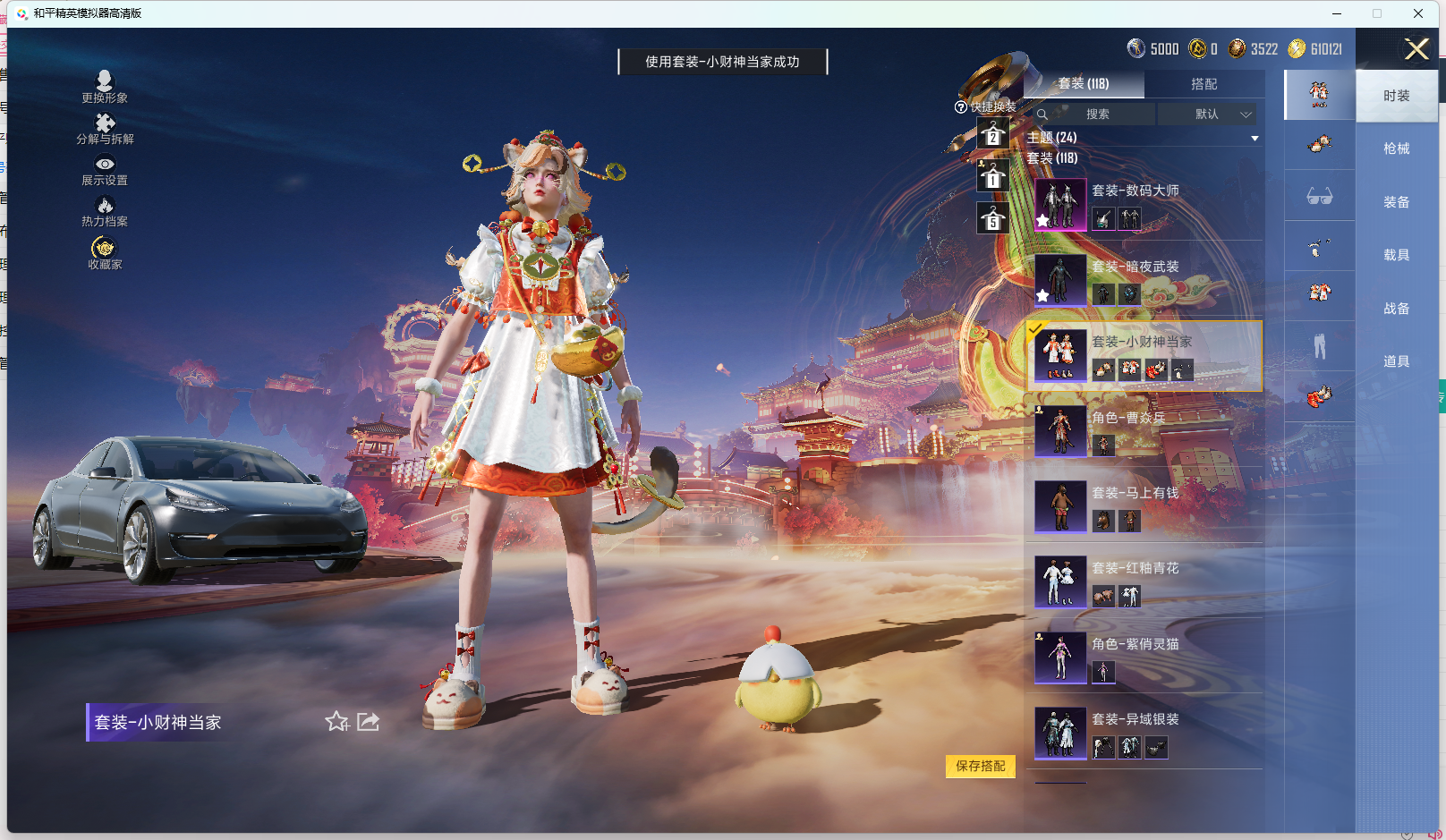Screen dimensions: 1446x840
Task: Share the outfit using the share arrow
Action: click(368, 721)
